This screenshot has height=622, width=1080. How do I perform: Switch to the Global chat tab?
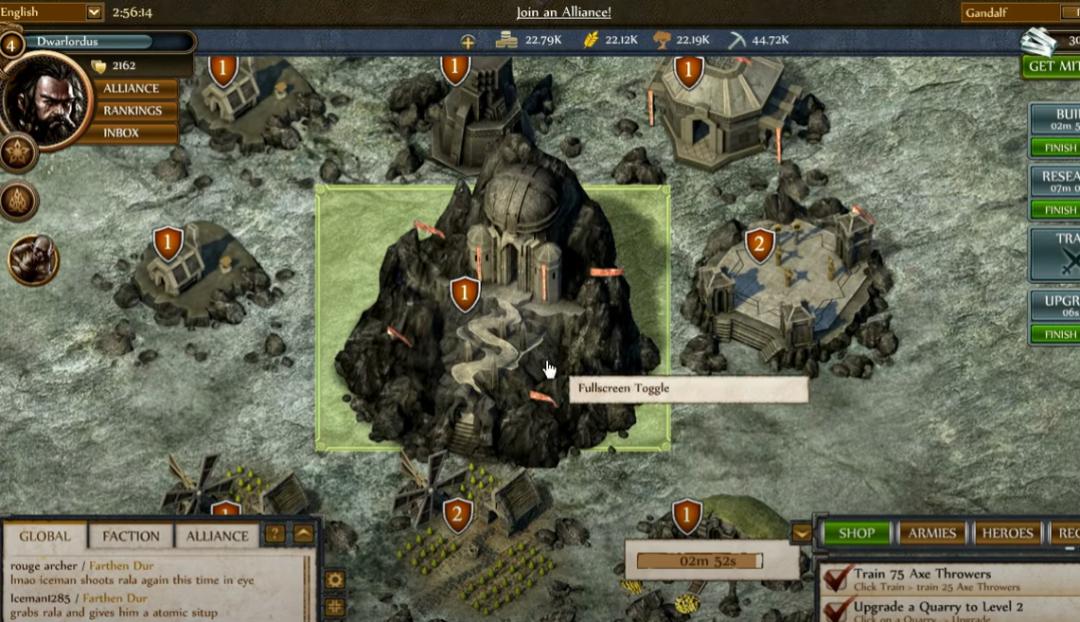coord(45,536)
